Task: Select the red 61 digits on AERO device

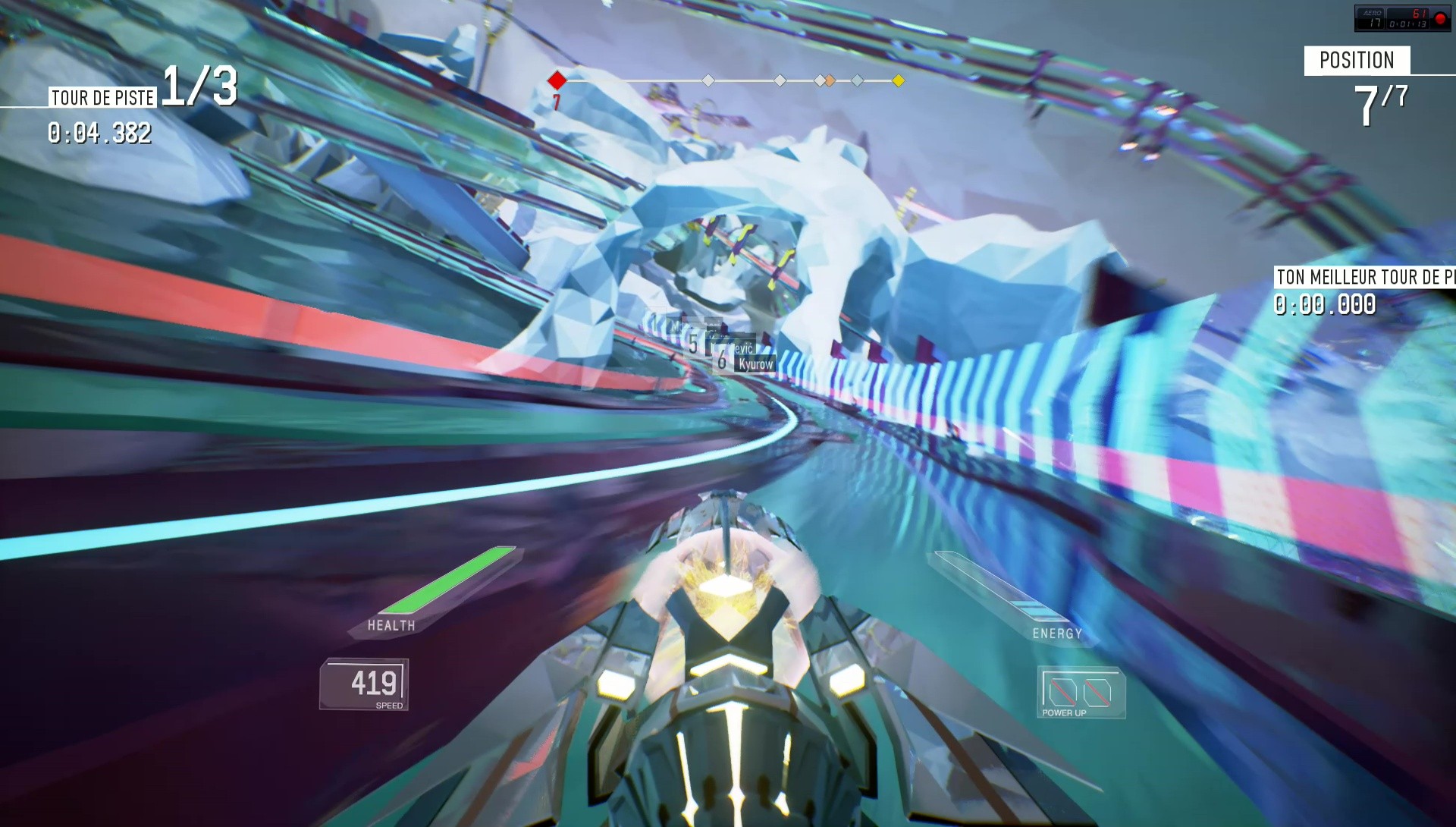Action: pos(1420,14)
